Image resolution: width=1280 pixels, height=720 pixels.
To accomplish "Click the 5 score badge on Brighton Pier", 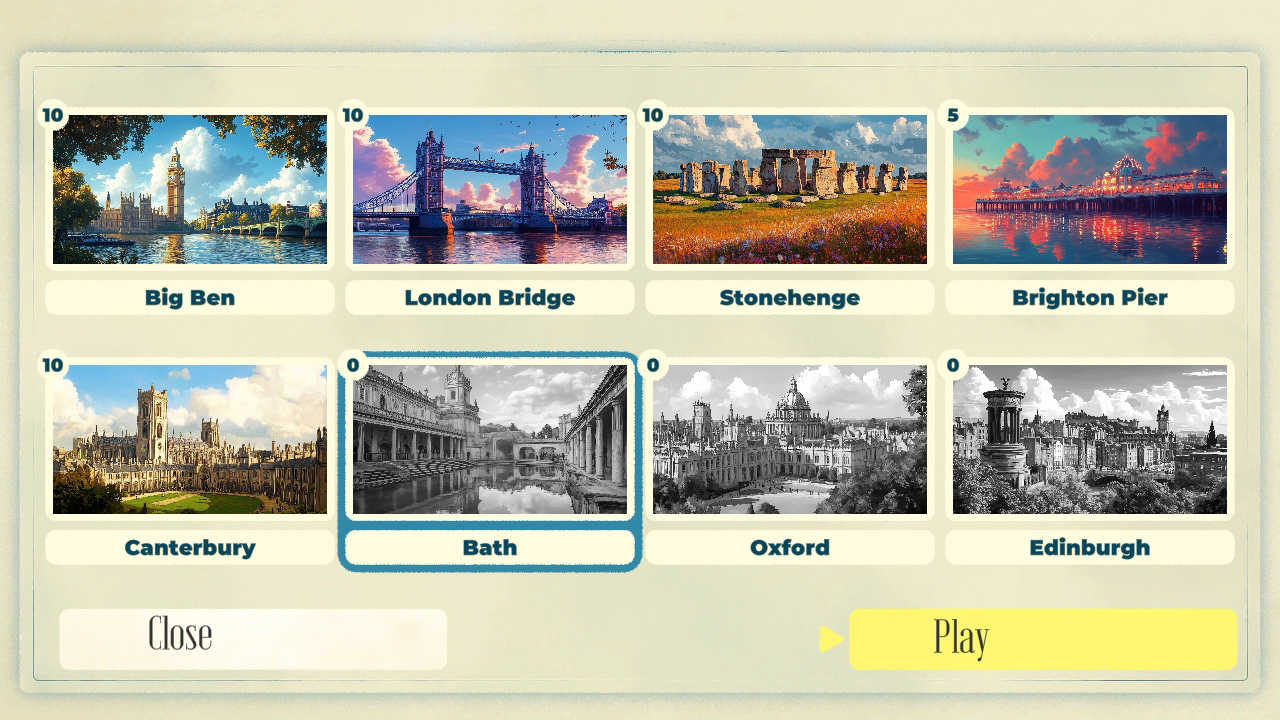I will click(x=954, y=115).
